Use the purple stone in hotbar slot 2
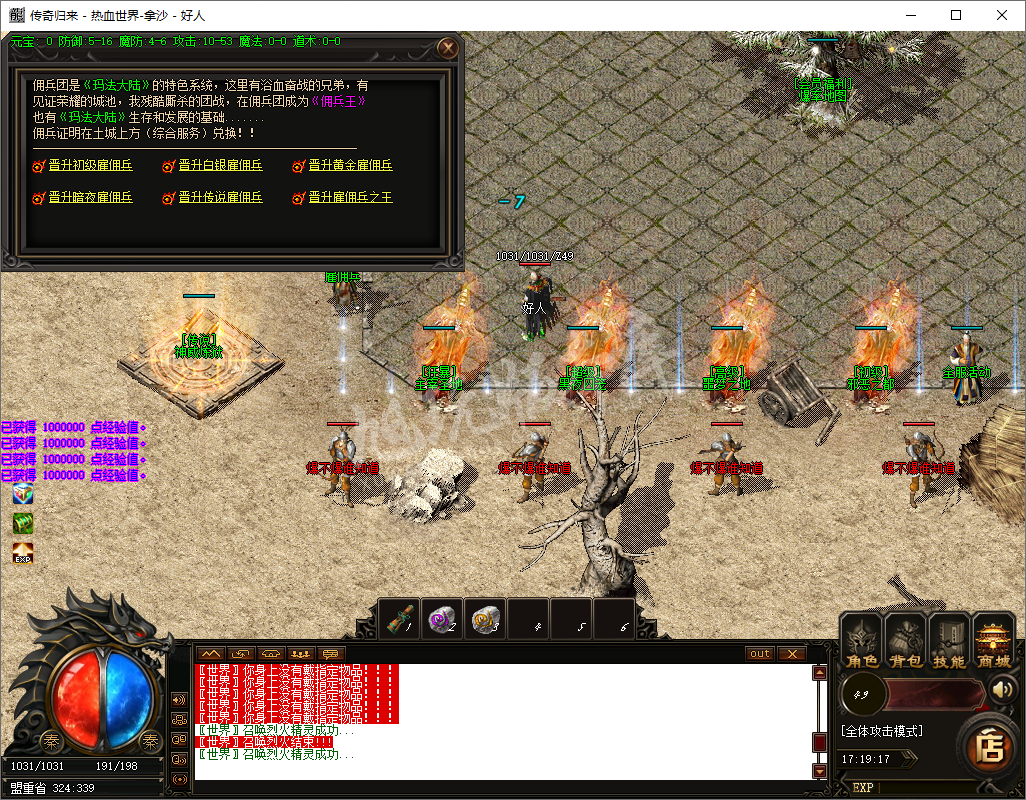Image resolution: width=1026 pixels, height=800 pixels. [x=443, y=618]
